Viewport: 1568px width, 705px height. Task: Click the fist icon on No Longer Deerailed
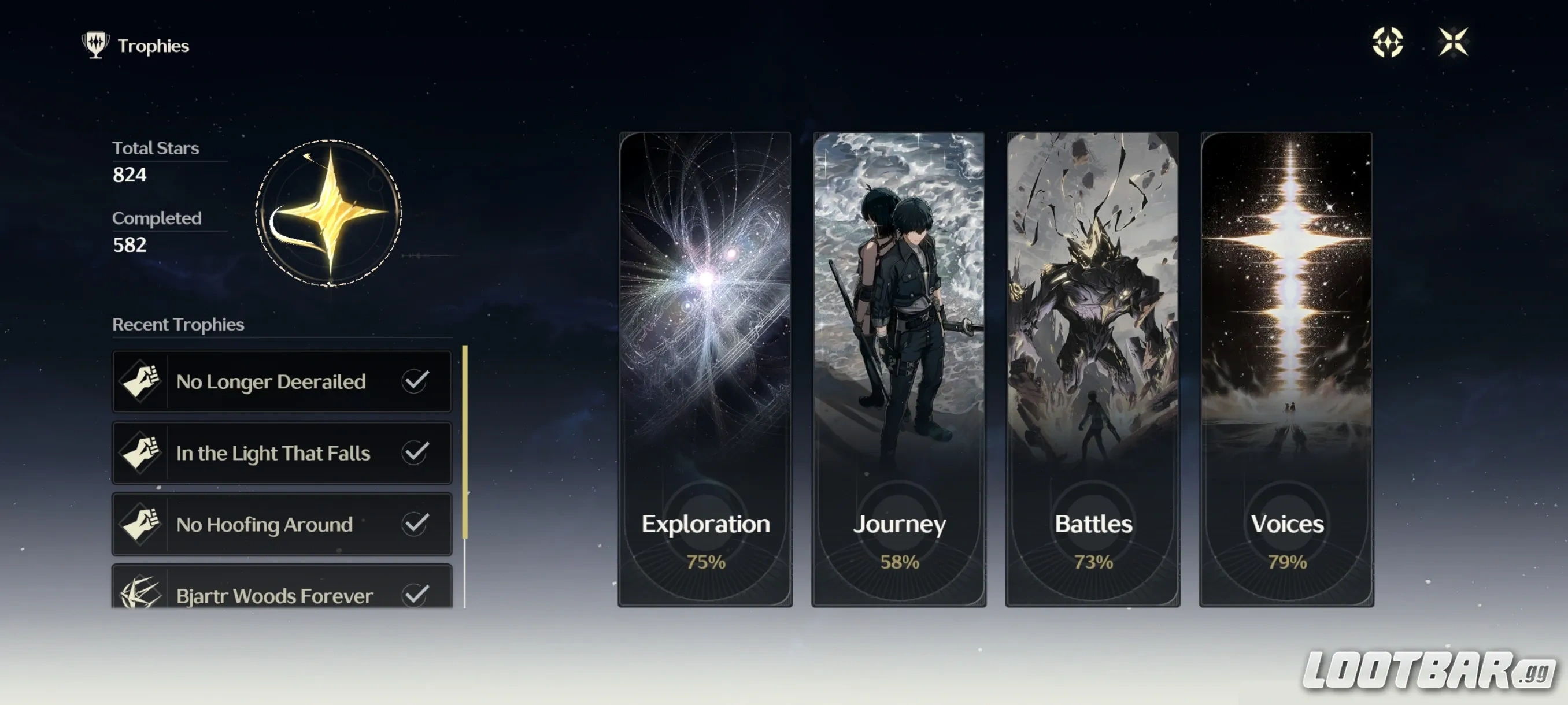pyautogui.click(x=141, y=381)
